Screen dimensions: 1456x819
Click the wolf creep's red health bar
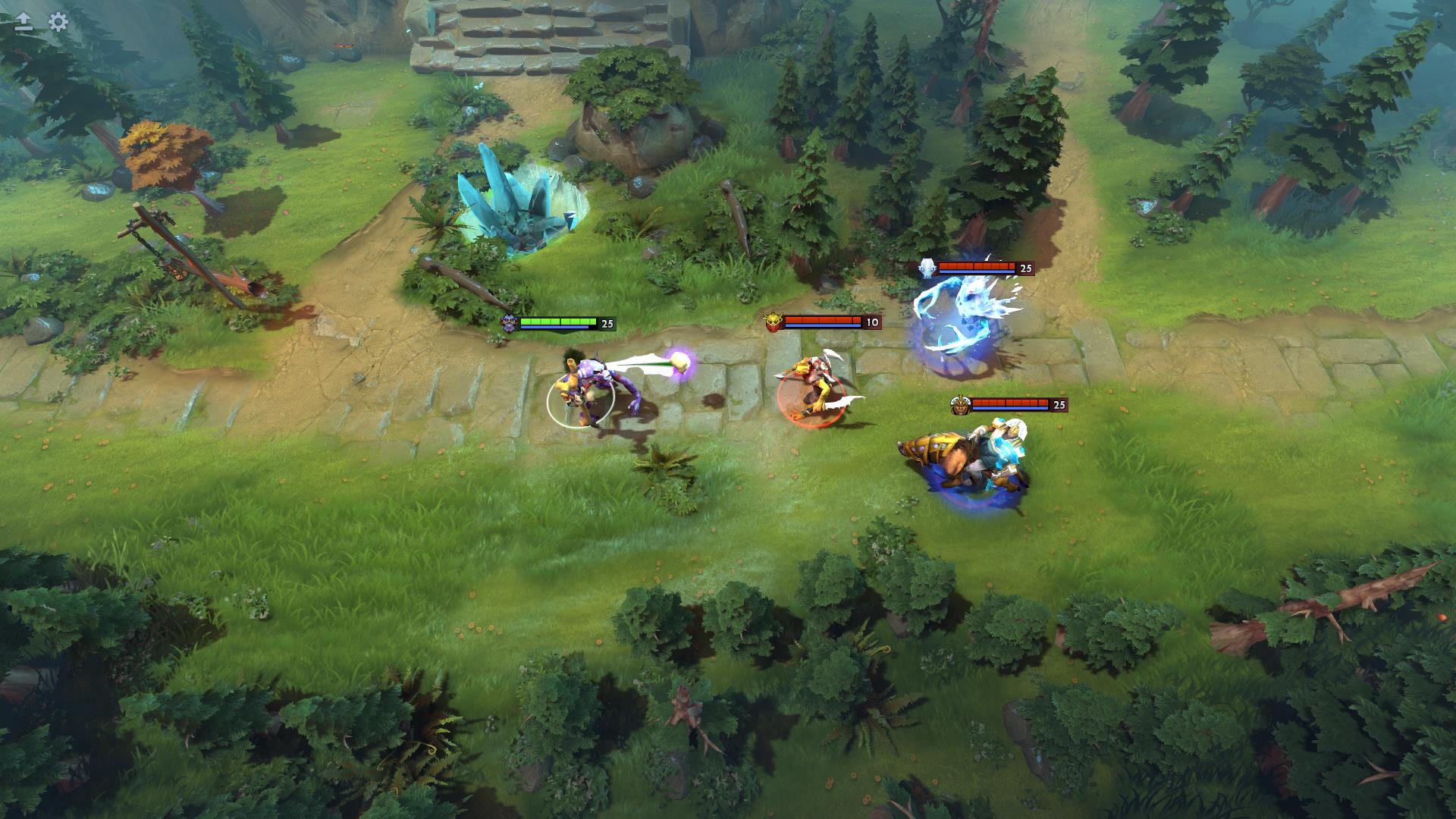(824, 321)
